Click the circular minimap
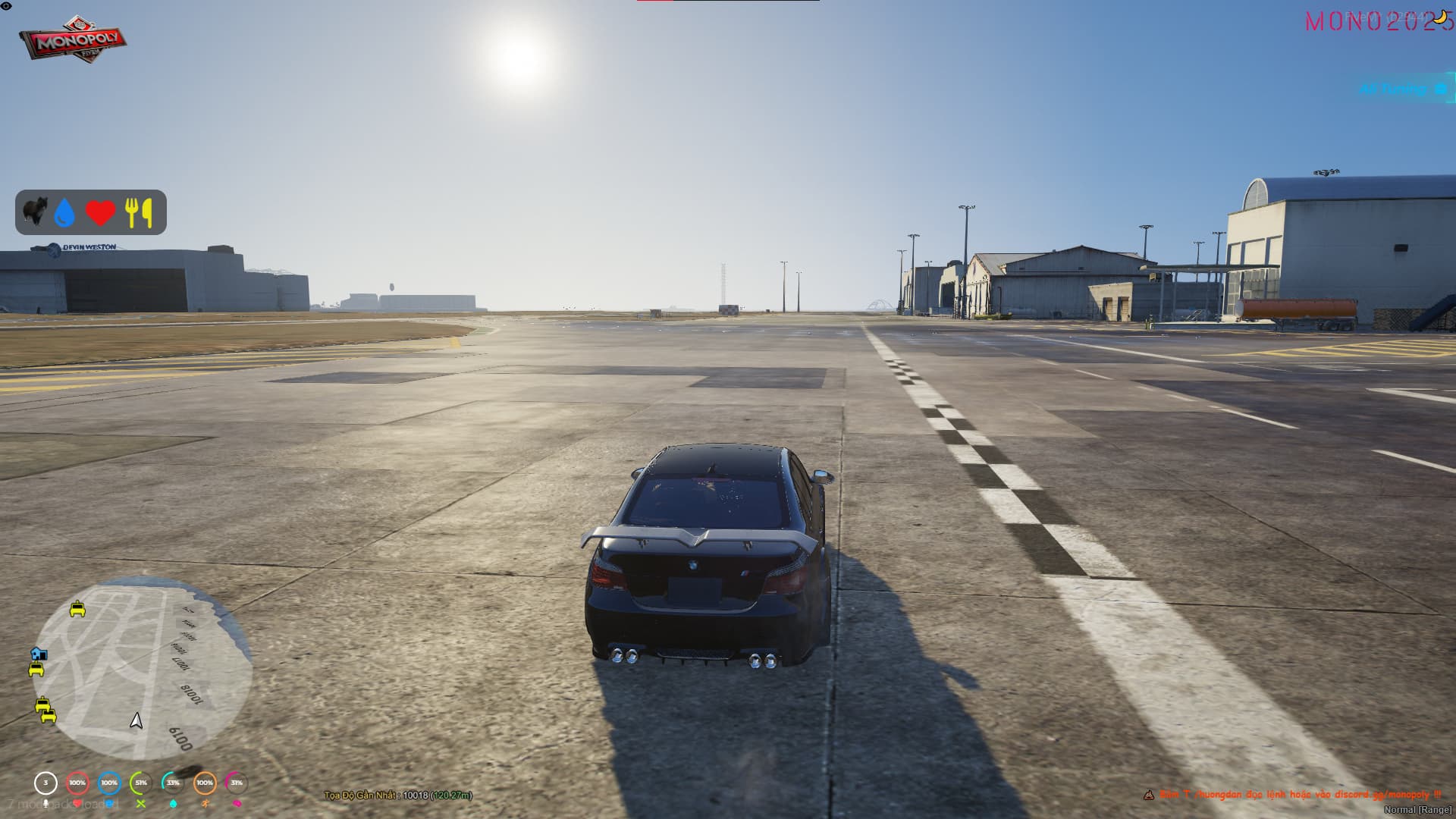The height and width of the screenshot is (819, 1456). point(143,667)
